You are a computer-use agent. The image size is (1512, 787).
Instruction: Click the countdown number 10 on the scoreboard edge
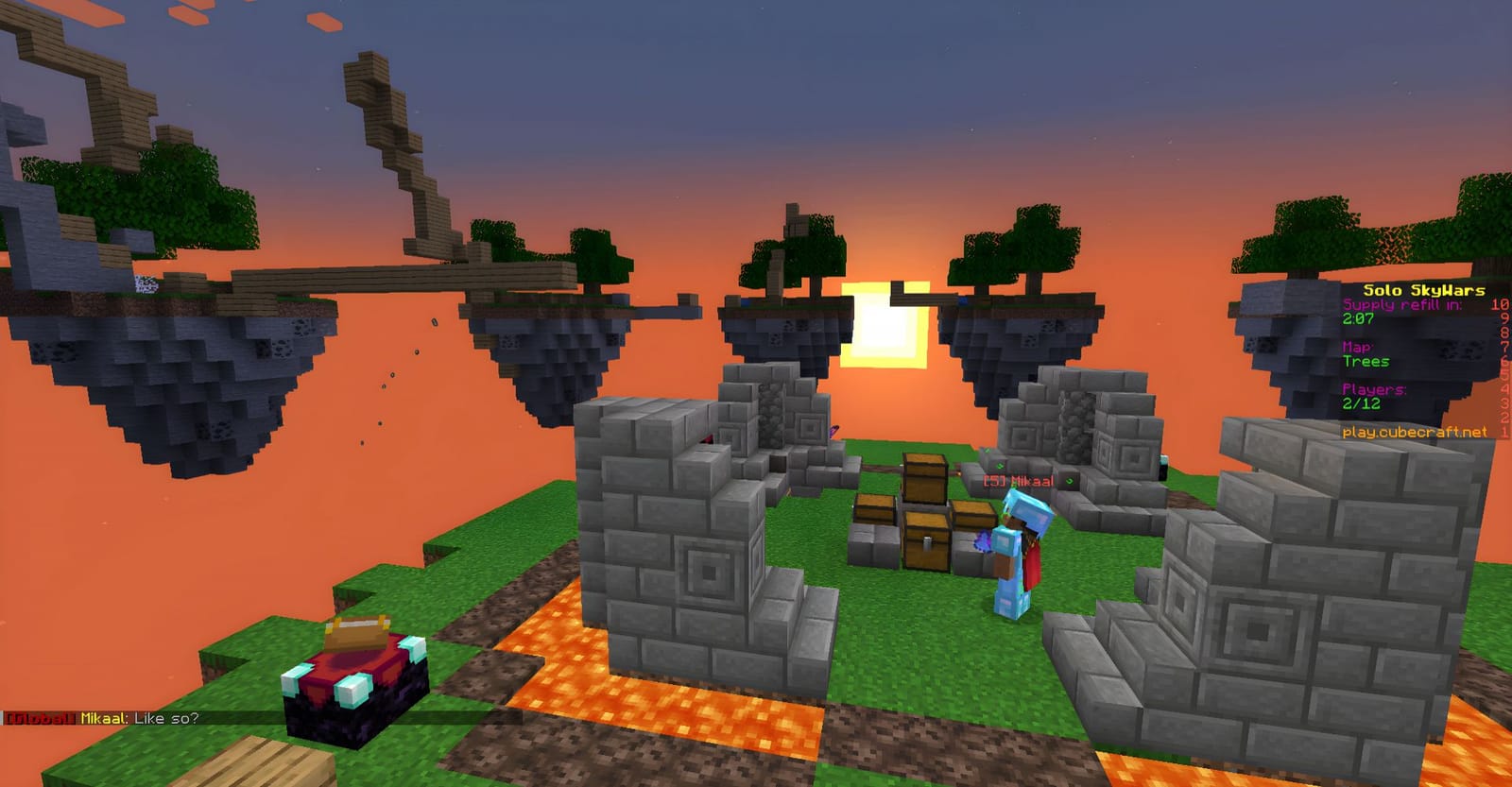[1498, 306]
